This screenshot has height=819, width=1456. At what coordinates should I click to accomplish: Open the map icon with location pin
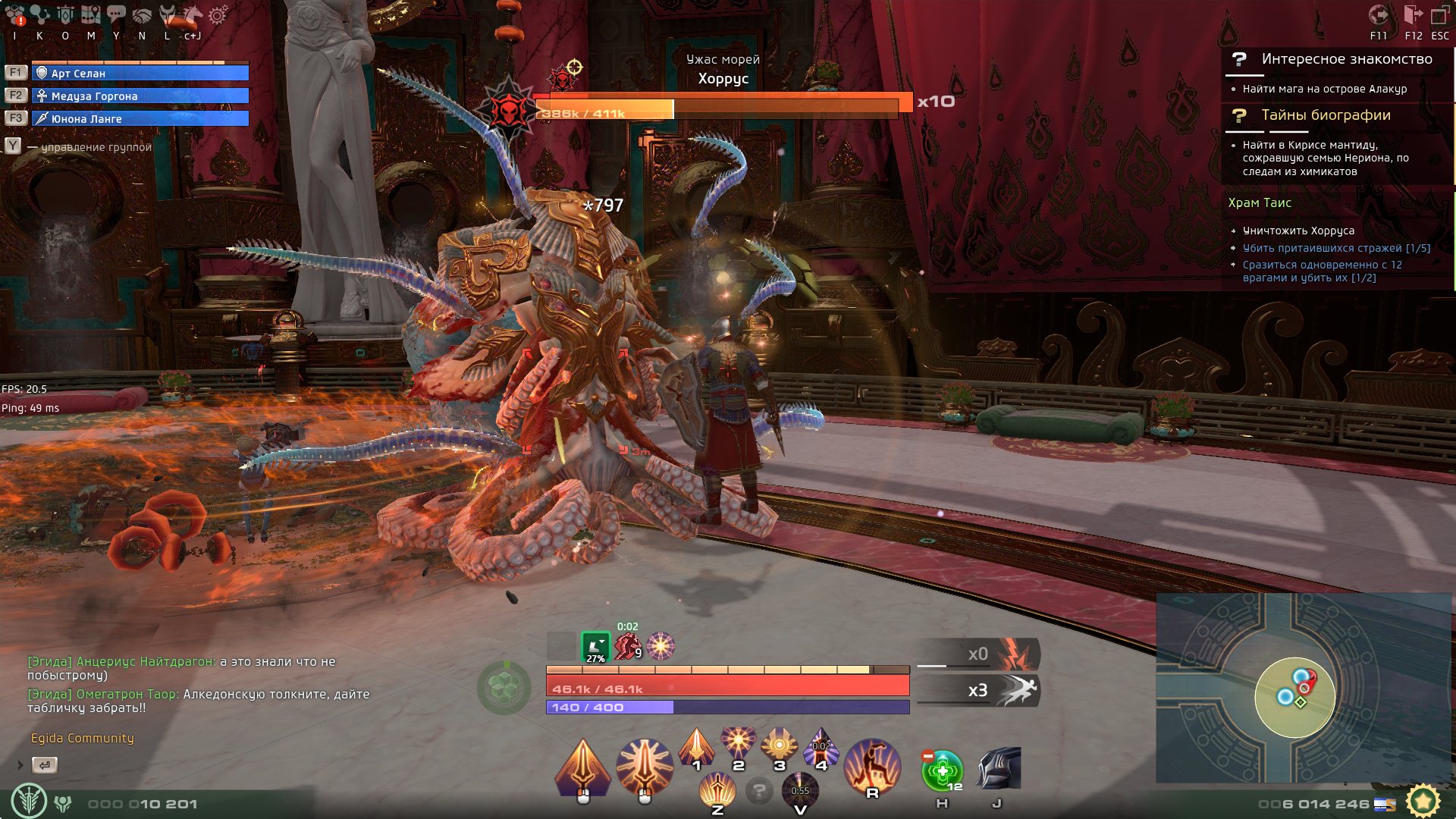[x=90, y=15]
